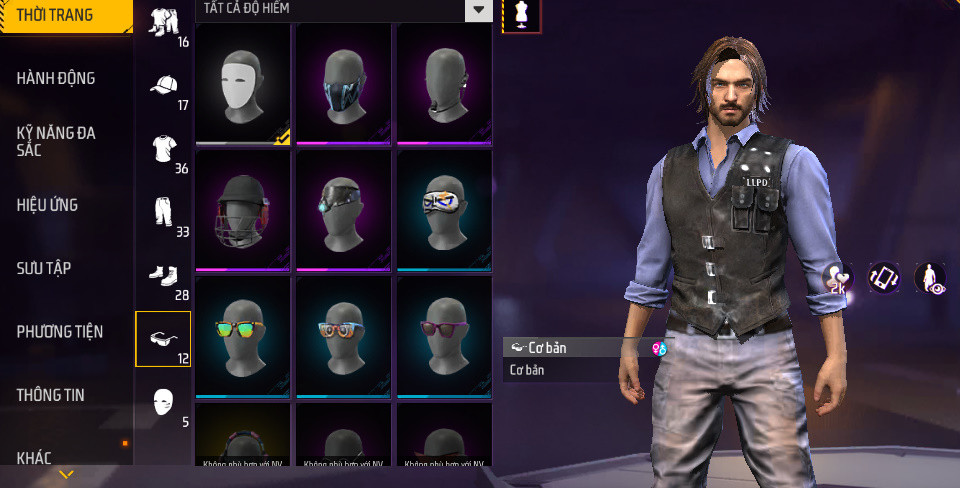Viewport: 960px width, 488px height.
Task: Select the pants category icon
Action: point(164,213)
